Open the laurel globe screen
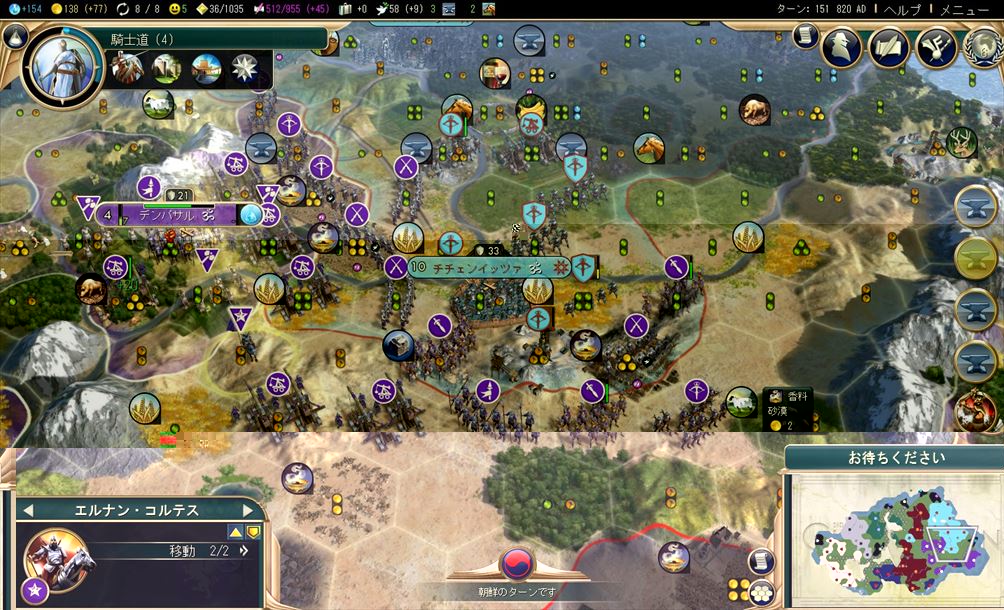 (982, 47)
